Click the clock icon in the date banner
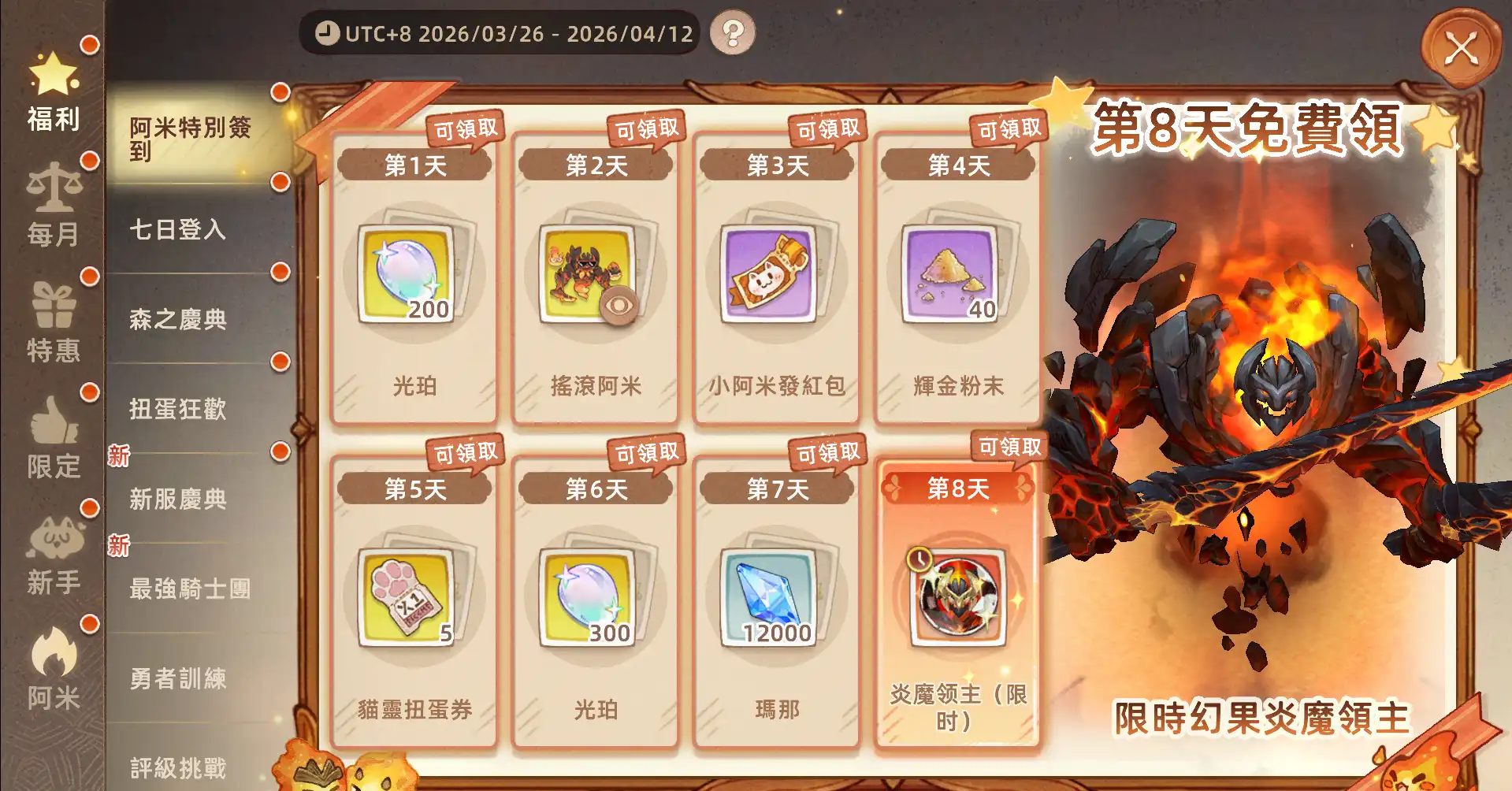Viewport: 1512px width, 791px height. point(327,32)
